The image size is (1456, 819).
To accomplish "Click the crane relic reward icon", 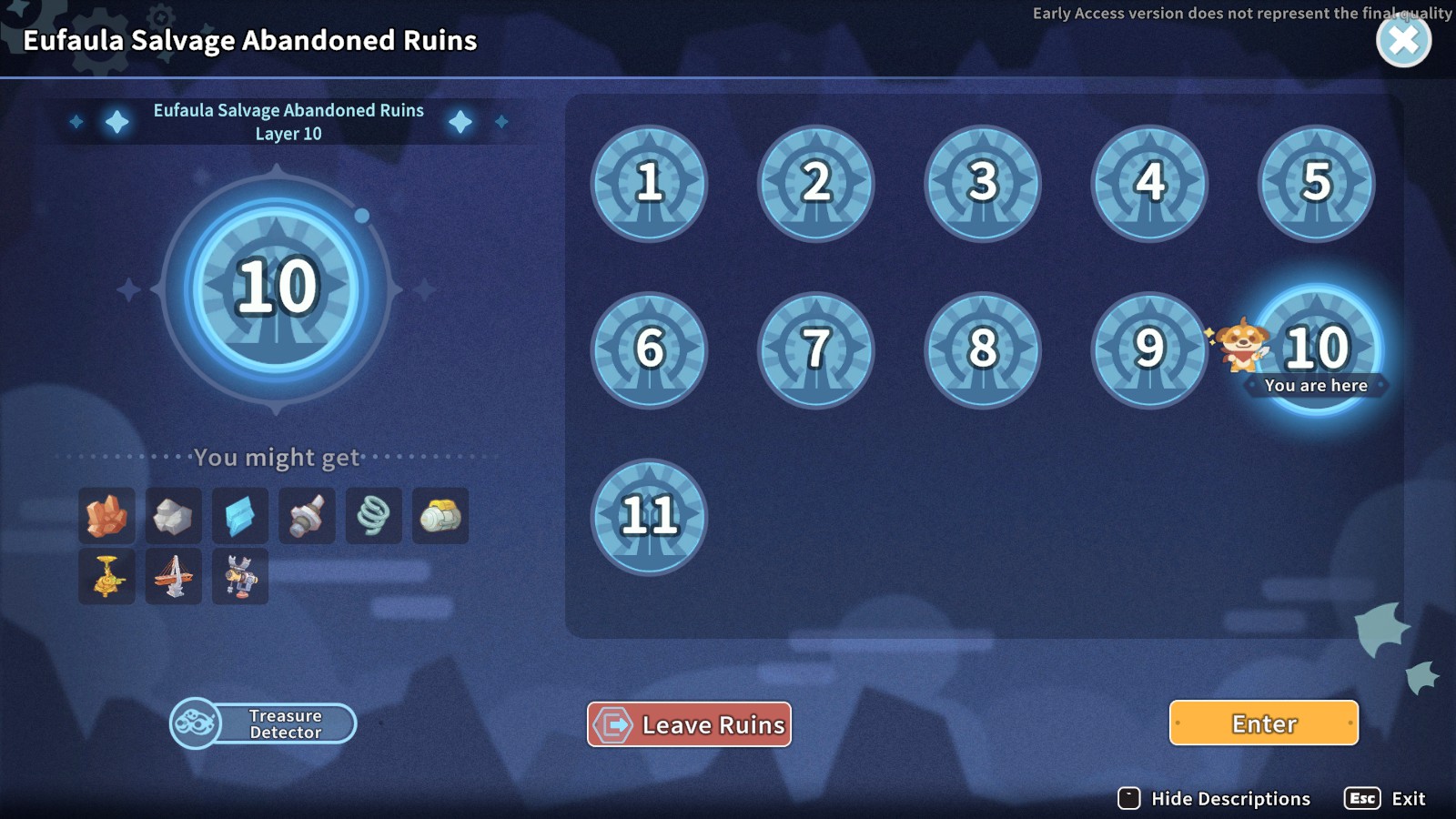I will click(x=173, y=576).
